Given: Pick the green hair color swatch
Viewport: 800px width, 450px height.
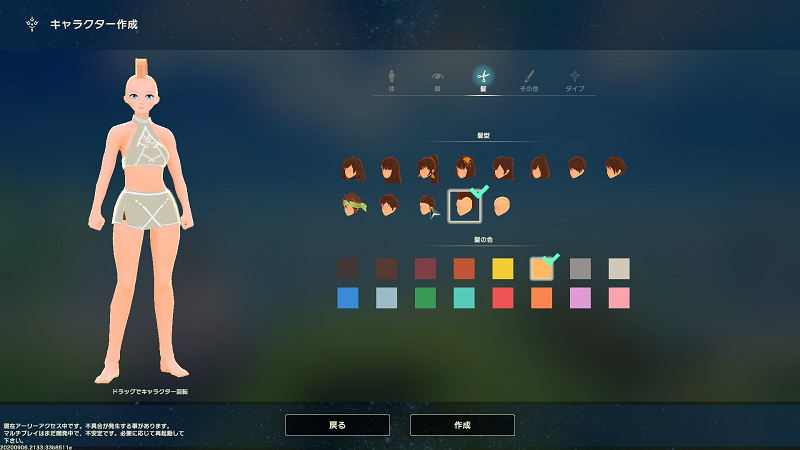Looking at the screenshot, I should pos(425,298).
